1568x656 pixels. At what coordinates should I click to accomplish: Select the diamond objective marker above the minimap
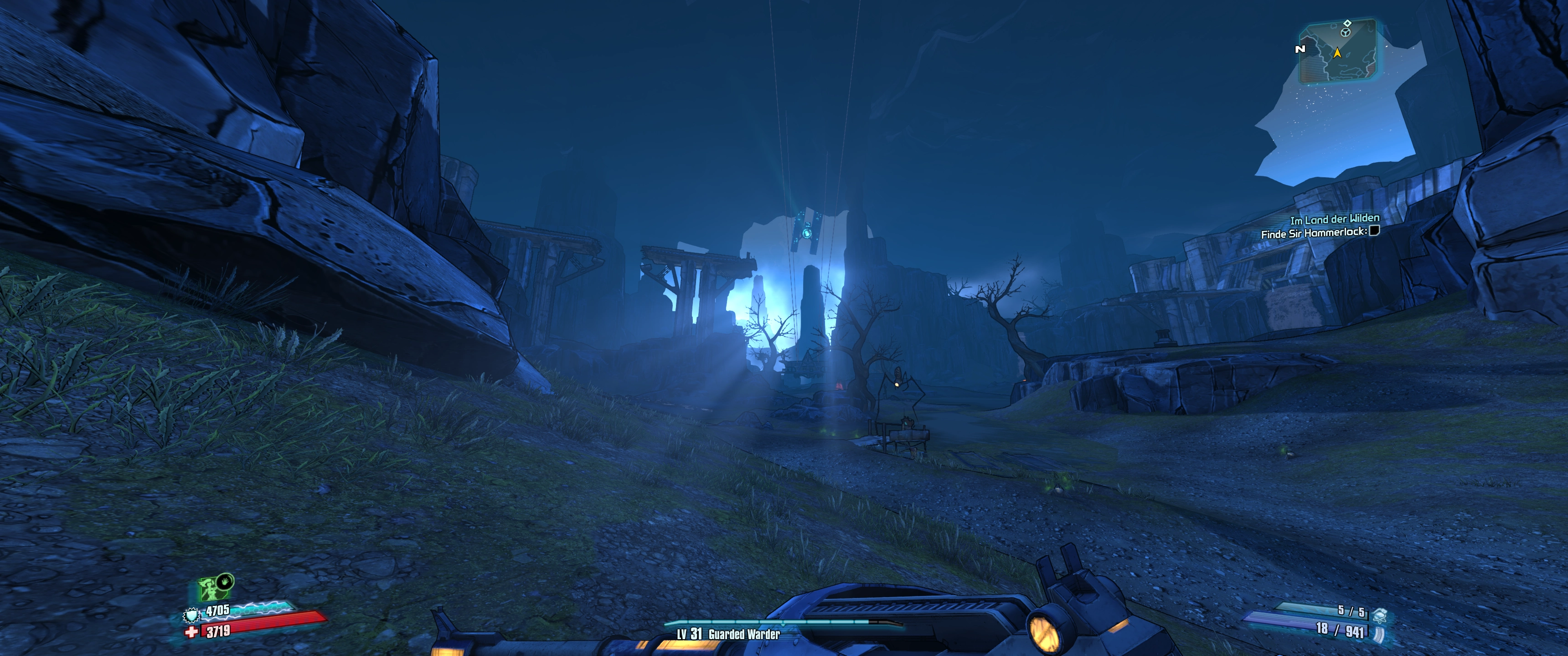coord(1347,23)
